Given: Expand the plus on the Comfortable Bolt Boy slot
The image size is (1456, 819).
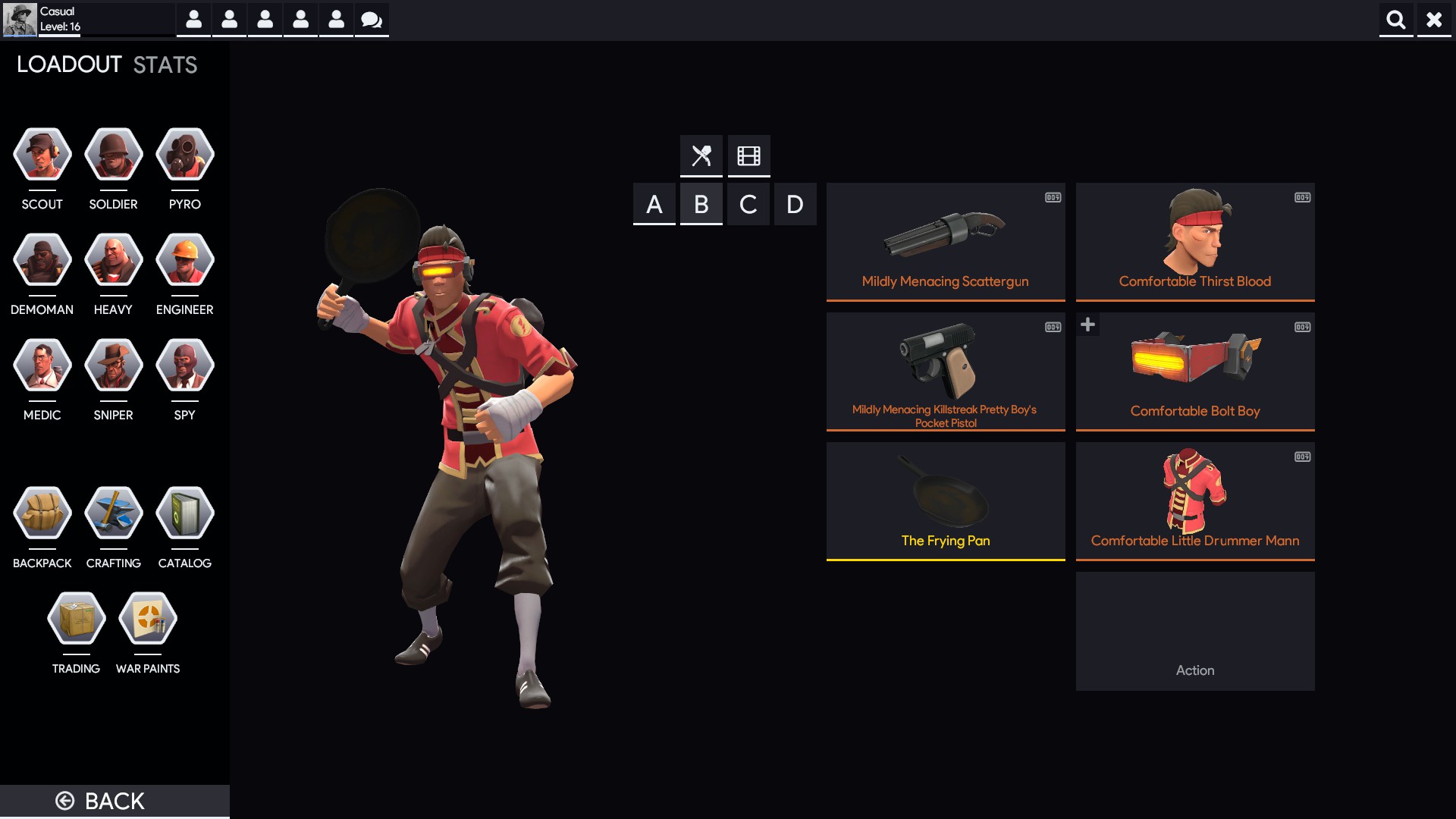Looking at the screenshot, I should (x=1087, y=324).
